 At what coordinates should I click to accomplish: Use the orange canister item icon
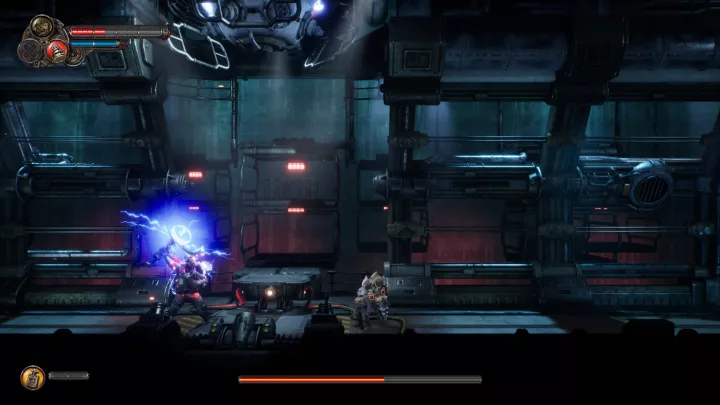[31, 377]
